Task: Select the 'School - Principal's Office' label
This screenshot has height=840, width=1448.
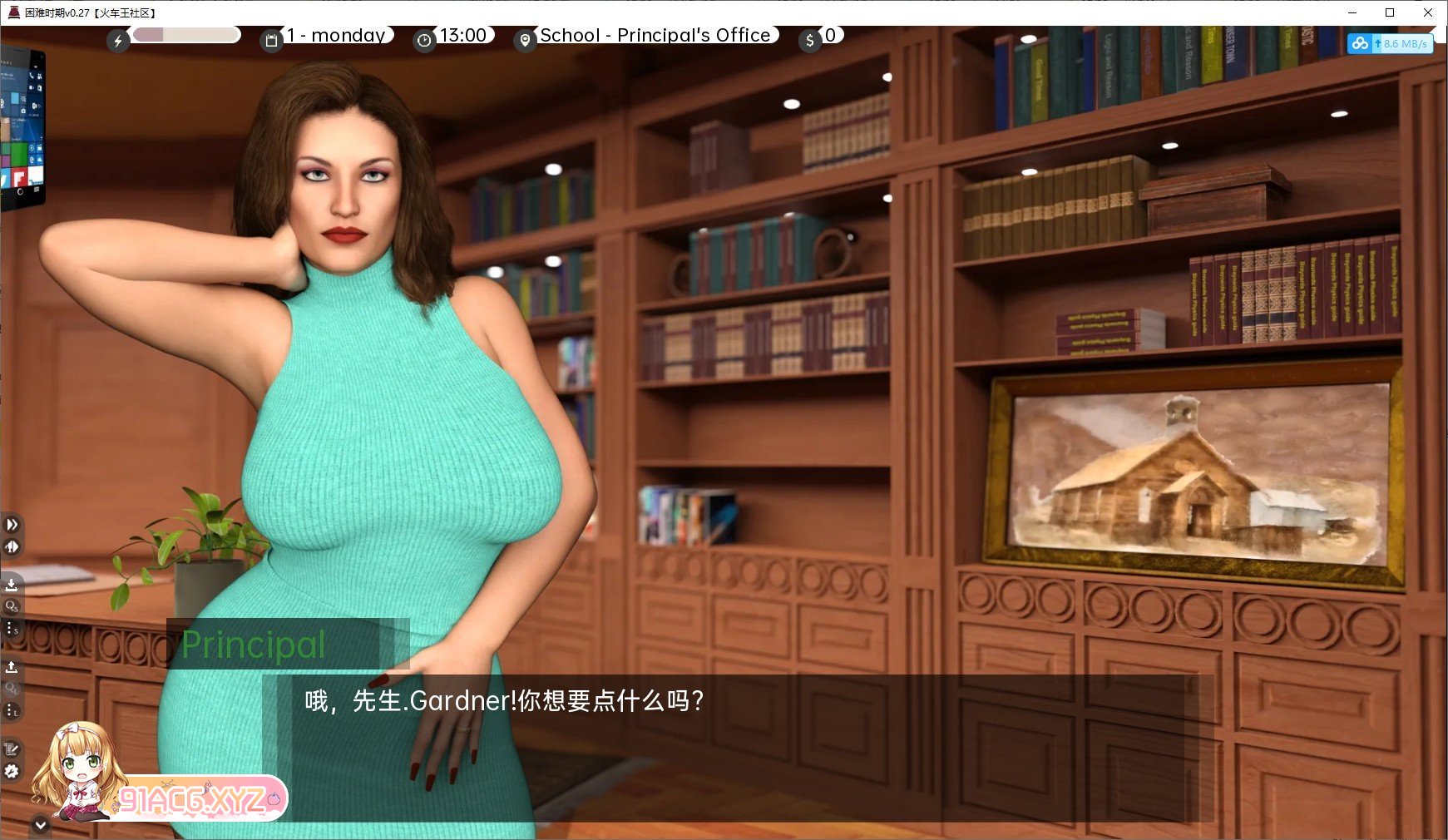Action: point(654,35)
